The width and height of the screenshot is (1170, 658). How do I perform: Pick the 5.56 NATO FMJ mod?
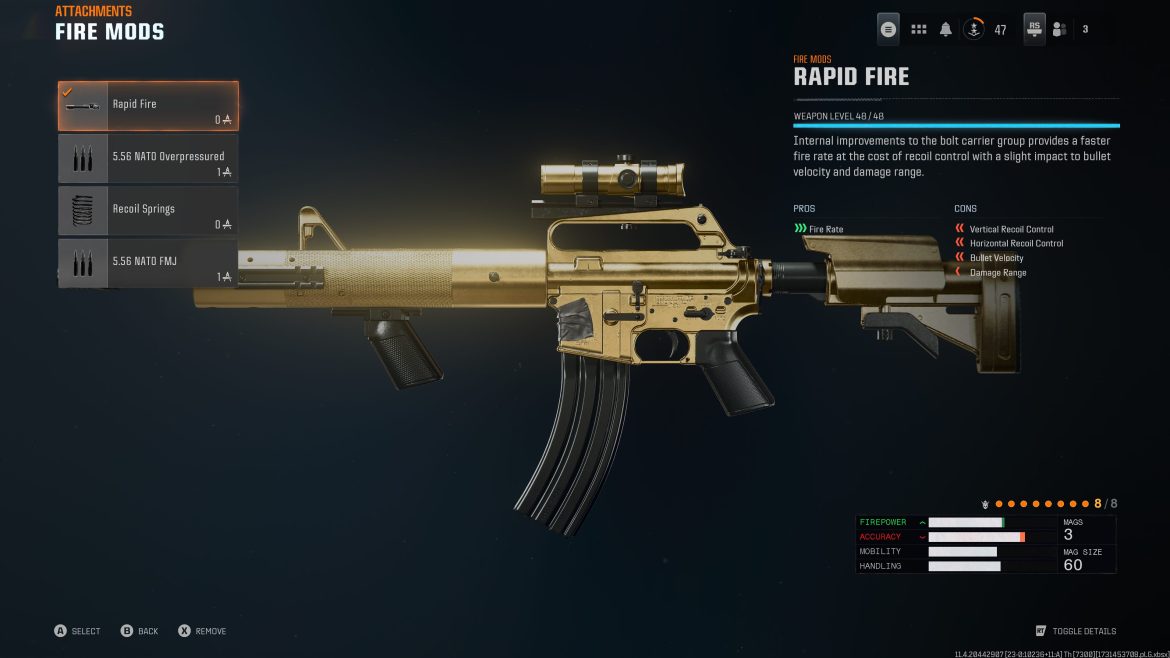pyautogui.click(x=148, y=264)
